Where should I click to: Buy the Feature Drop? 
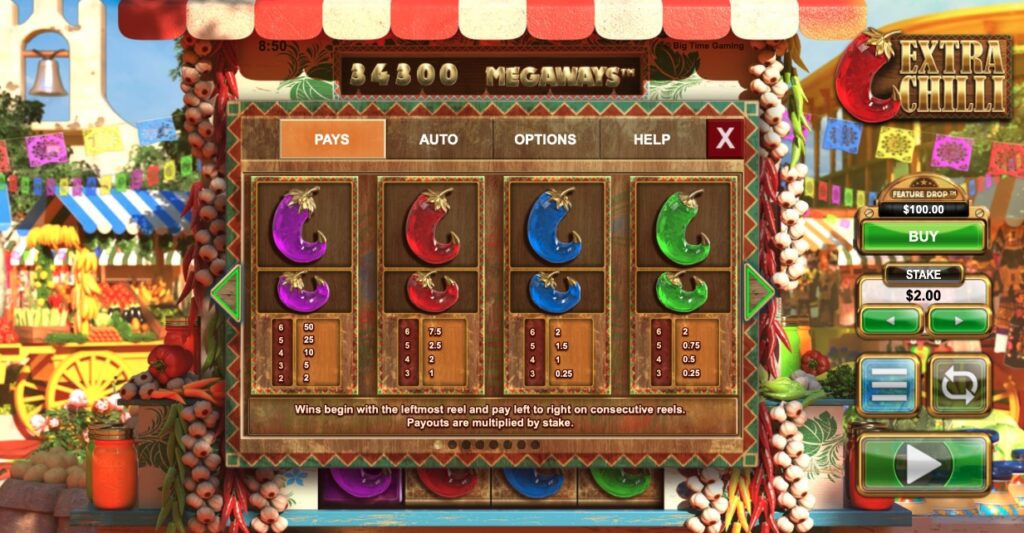(922, 236)
